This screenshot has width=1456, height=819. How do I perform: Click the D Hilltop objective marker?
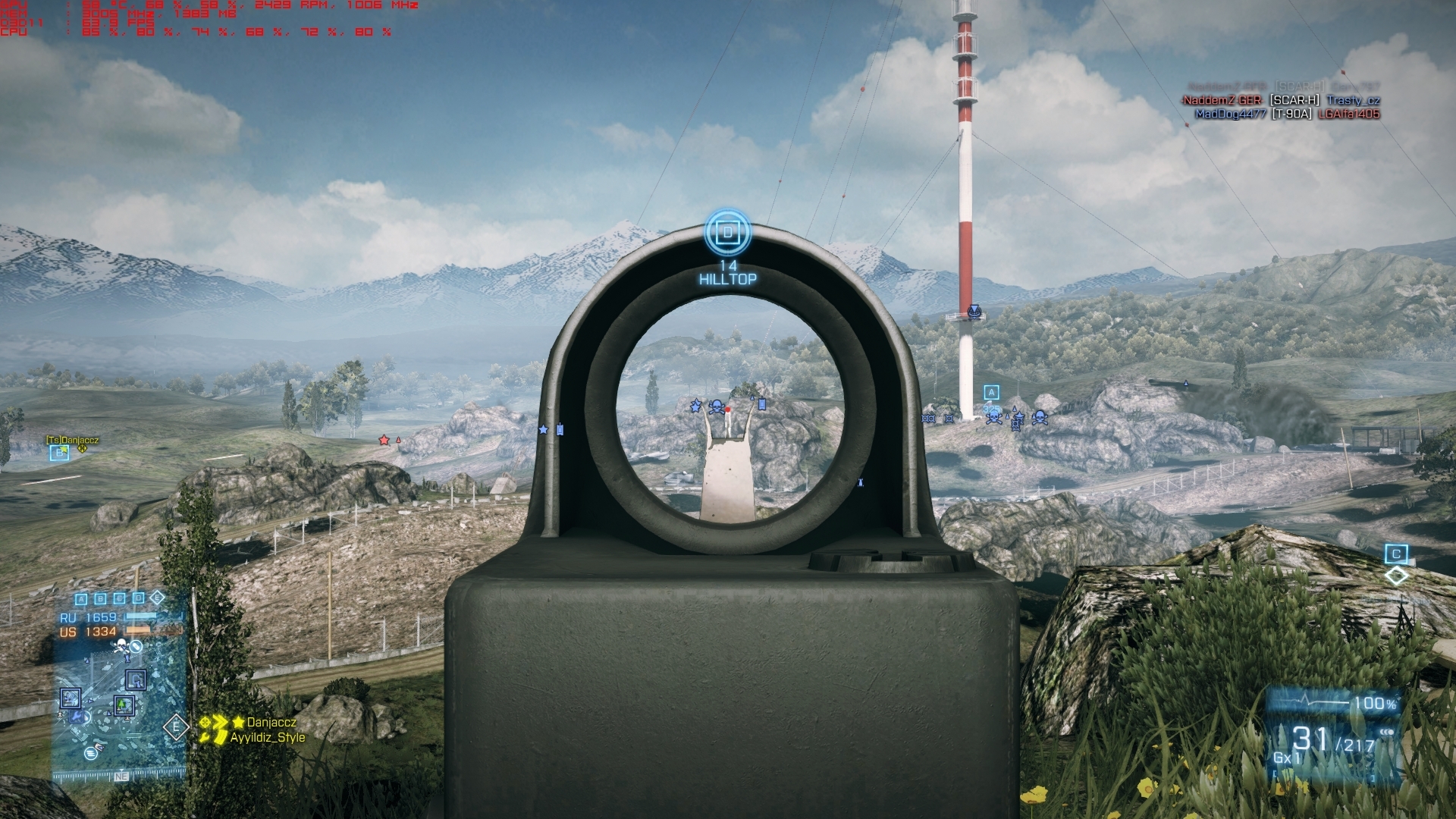pyautogui.click(x=728, y=232)
